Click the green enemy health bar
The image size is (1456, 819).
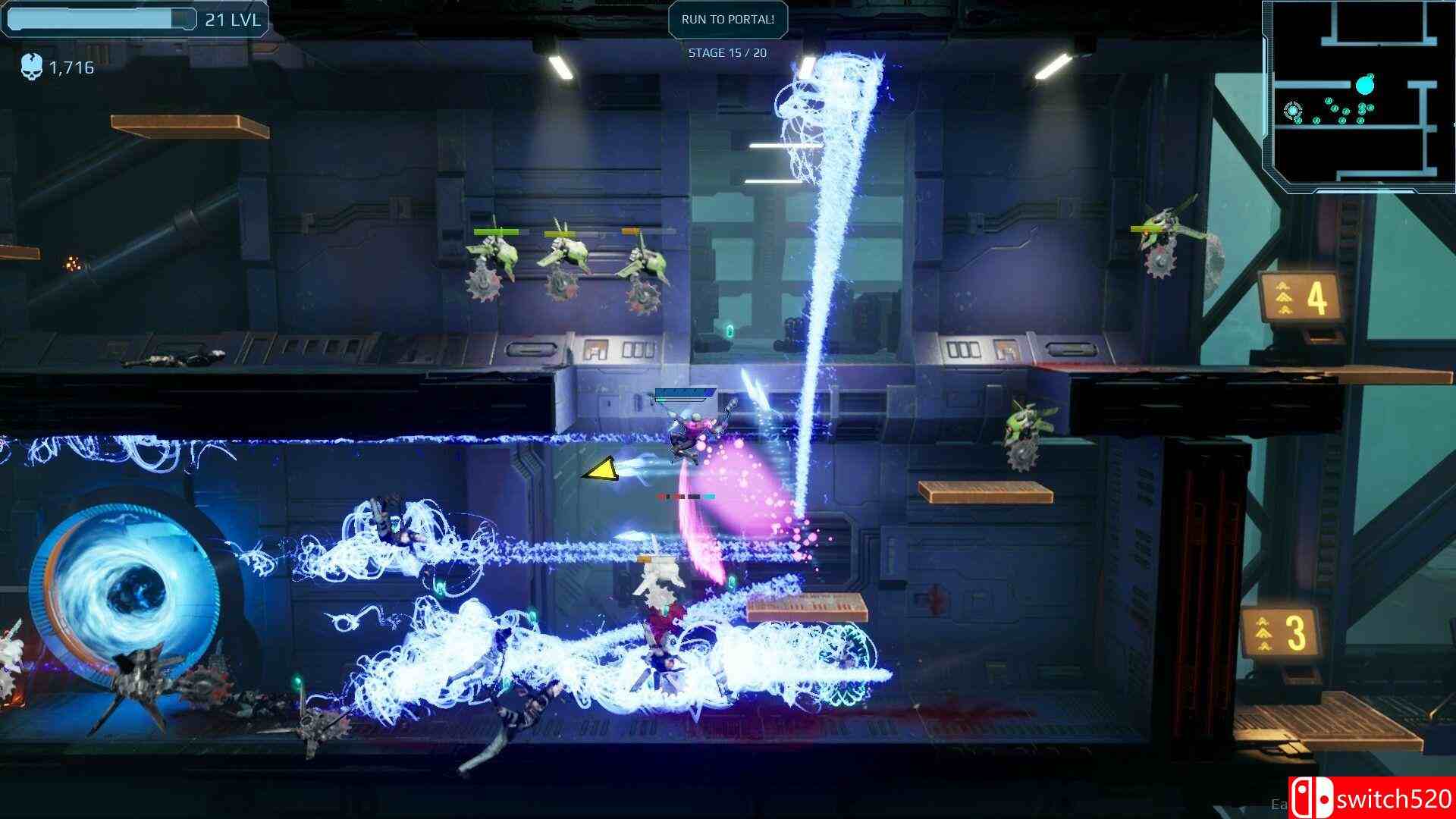497,231
